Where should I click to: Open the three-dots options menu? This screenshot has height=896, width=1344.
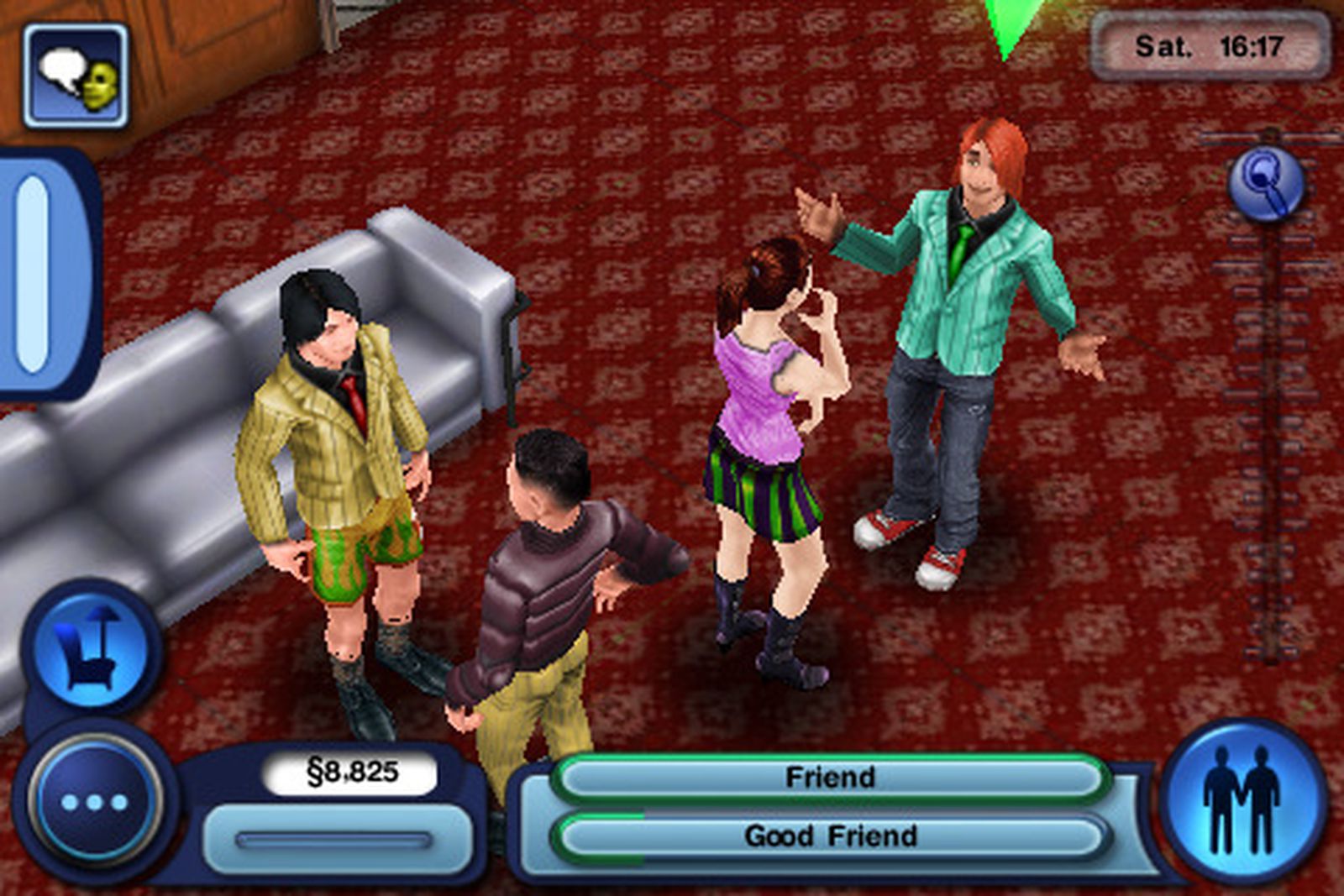click(94, 802)
